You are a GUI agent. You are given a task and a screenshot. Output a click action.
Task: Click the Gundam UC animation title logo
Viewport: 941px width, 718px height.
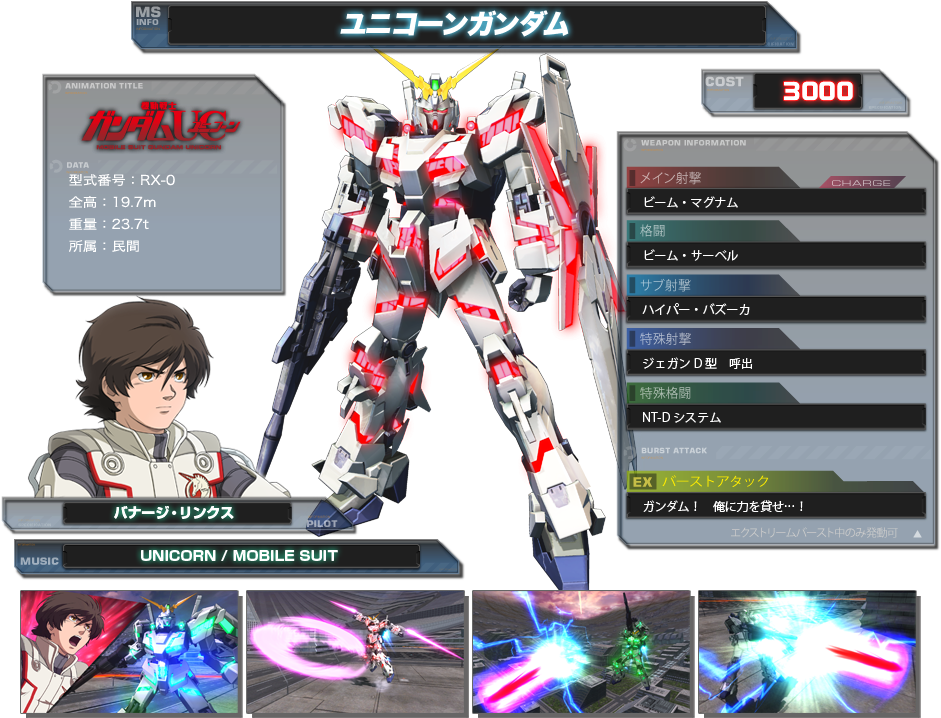[162, 126]
